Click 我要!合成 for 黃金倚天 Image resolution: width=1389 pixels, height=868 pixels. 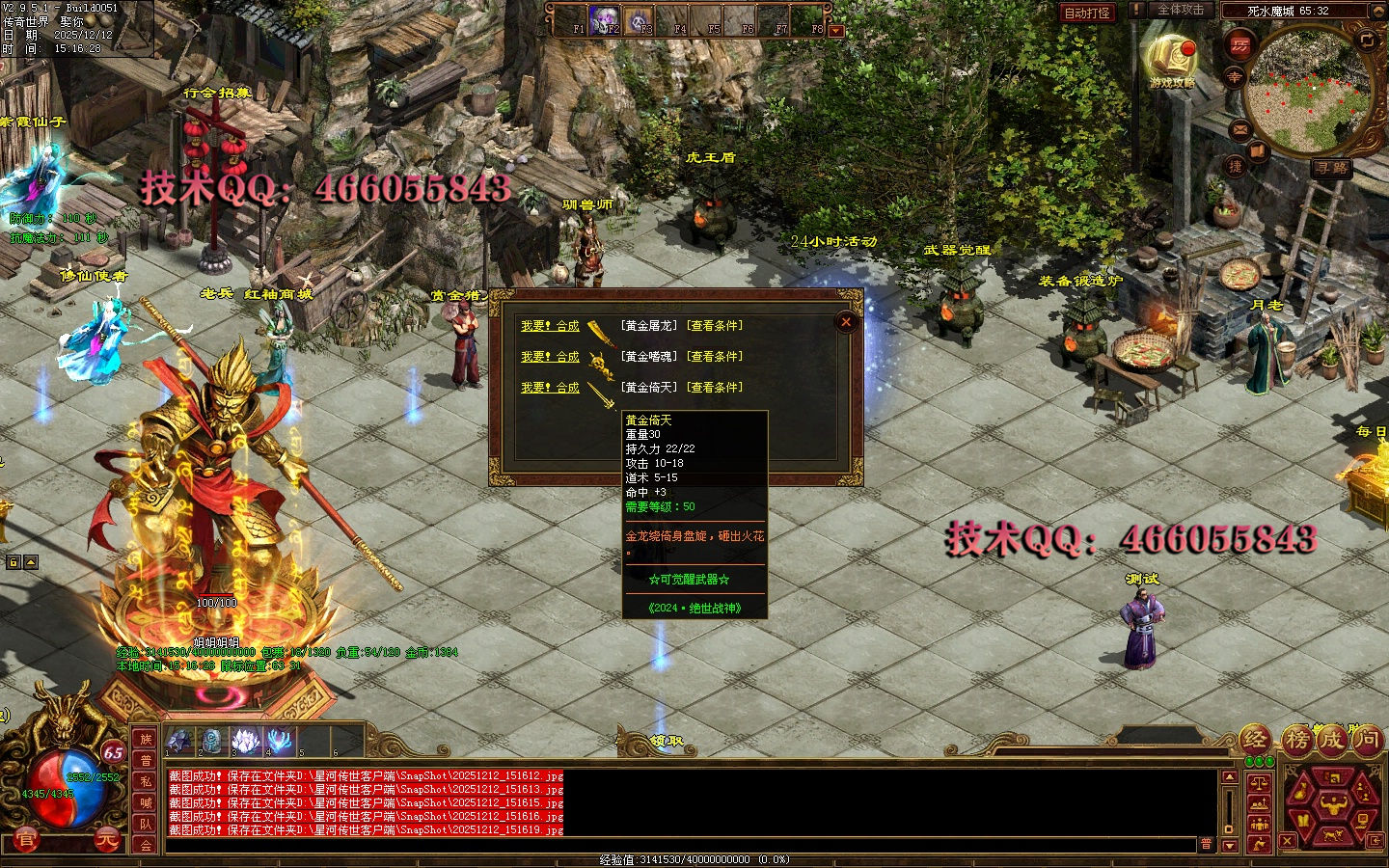pyautogui.click(x=550, y=388)
